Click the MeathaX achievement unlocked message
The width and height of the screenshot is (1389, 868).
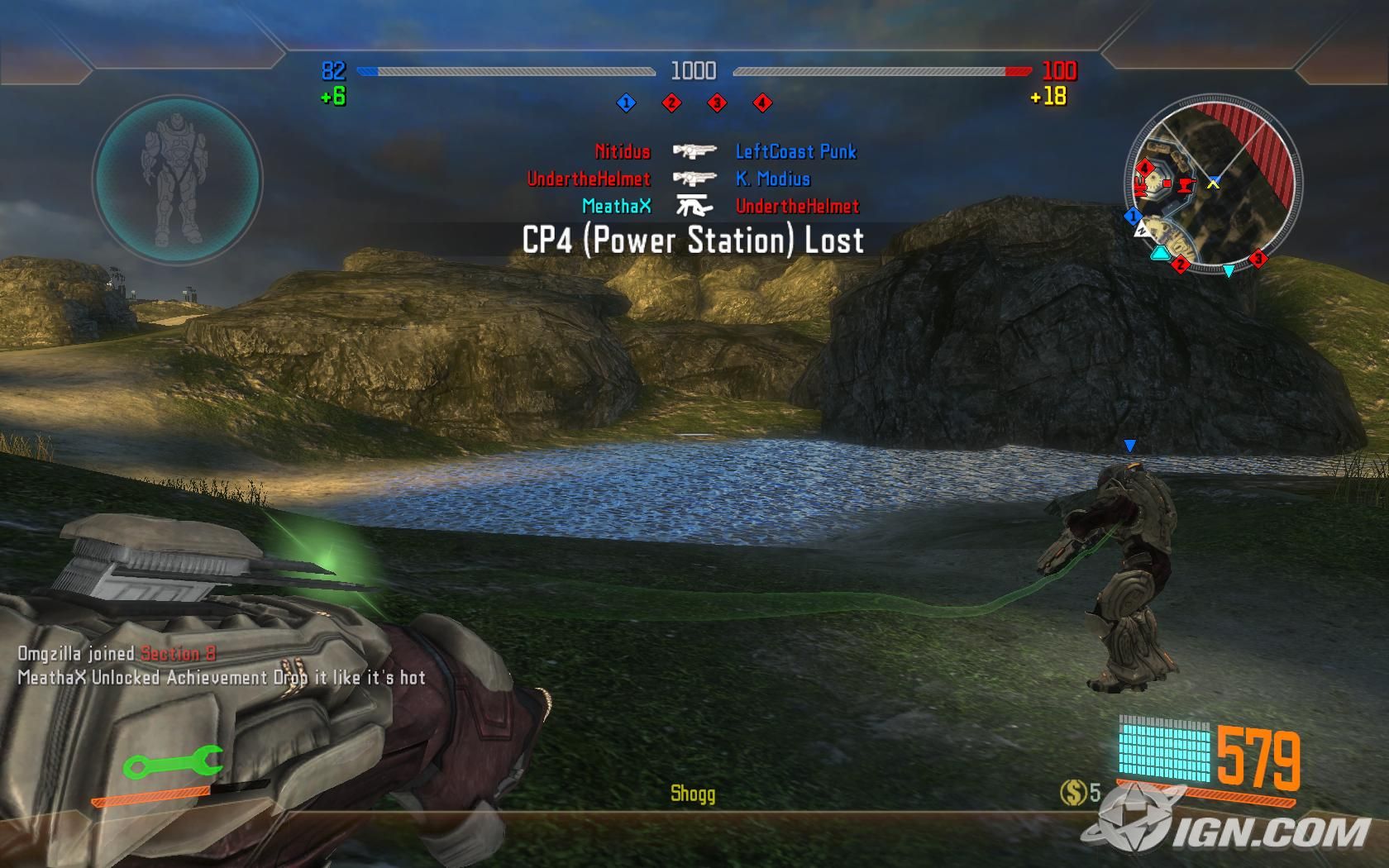point(222,678)
